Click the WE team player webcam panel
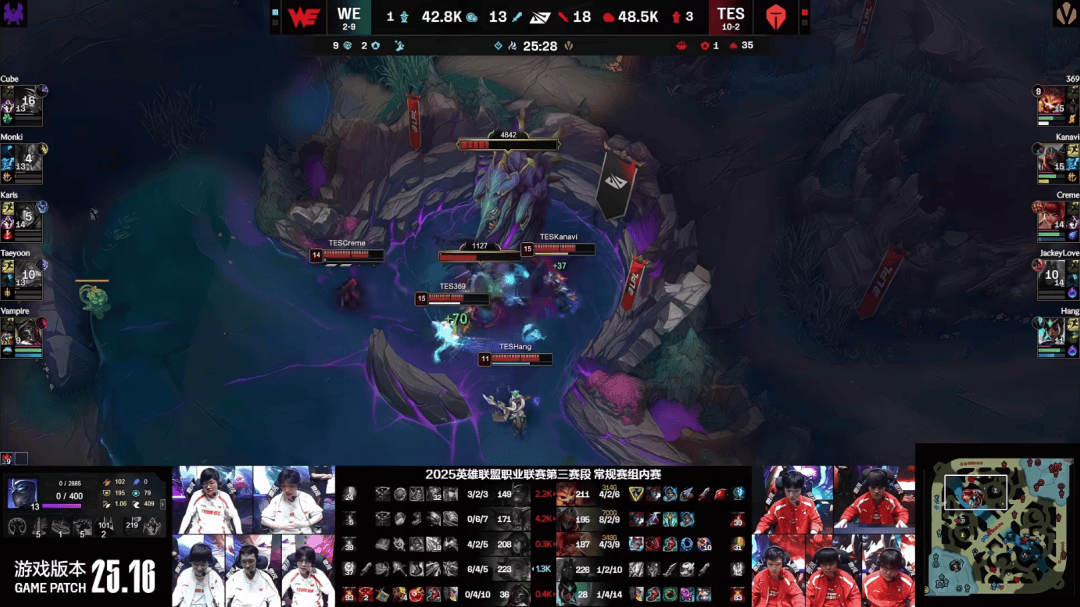The image size is (1080, 607). pyautogui.click(x=253, y=536)
